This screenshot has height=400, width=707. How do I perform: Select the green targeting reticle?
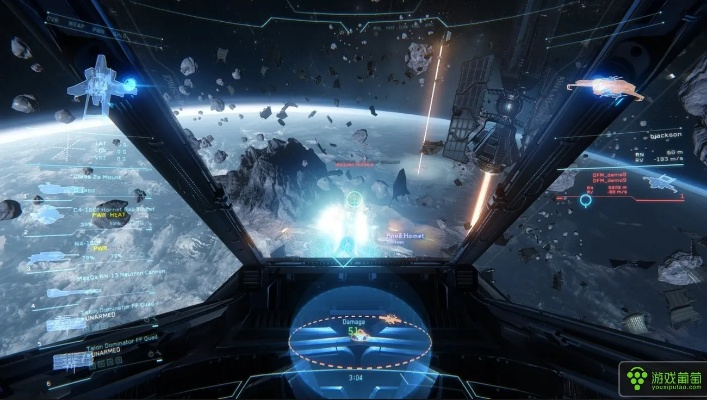click(x=354, y=199)
